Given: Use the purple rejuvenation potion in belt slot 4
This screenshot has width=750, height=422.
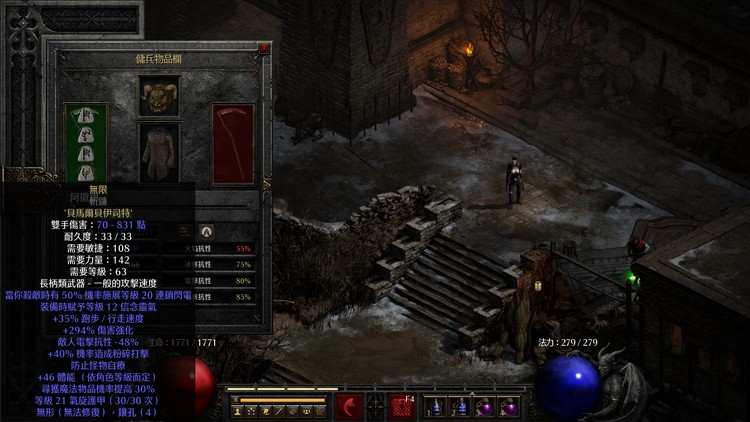Looking at the screenshot, I should pyautogui.click(x=509, y=407).
